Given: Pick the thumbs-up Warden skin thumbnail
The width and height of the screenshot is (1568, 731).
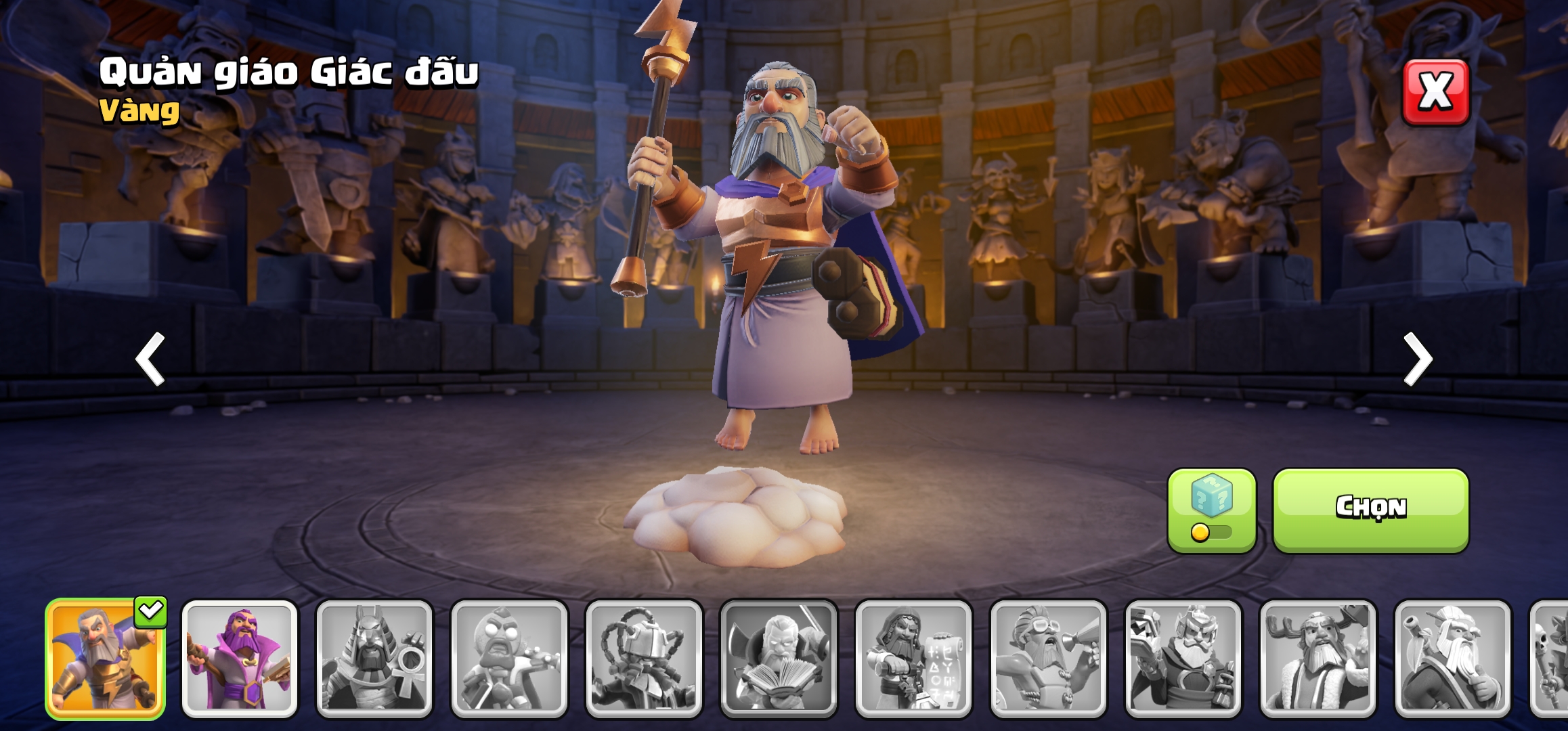Looking at the screenshot, I should click(1452, 659).
